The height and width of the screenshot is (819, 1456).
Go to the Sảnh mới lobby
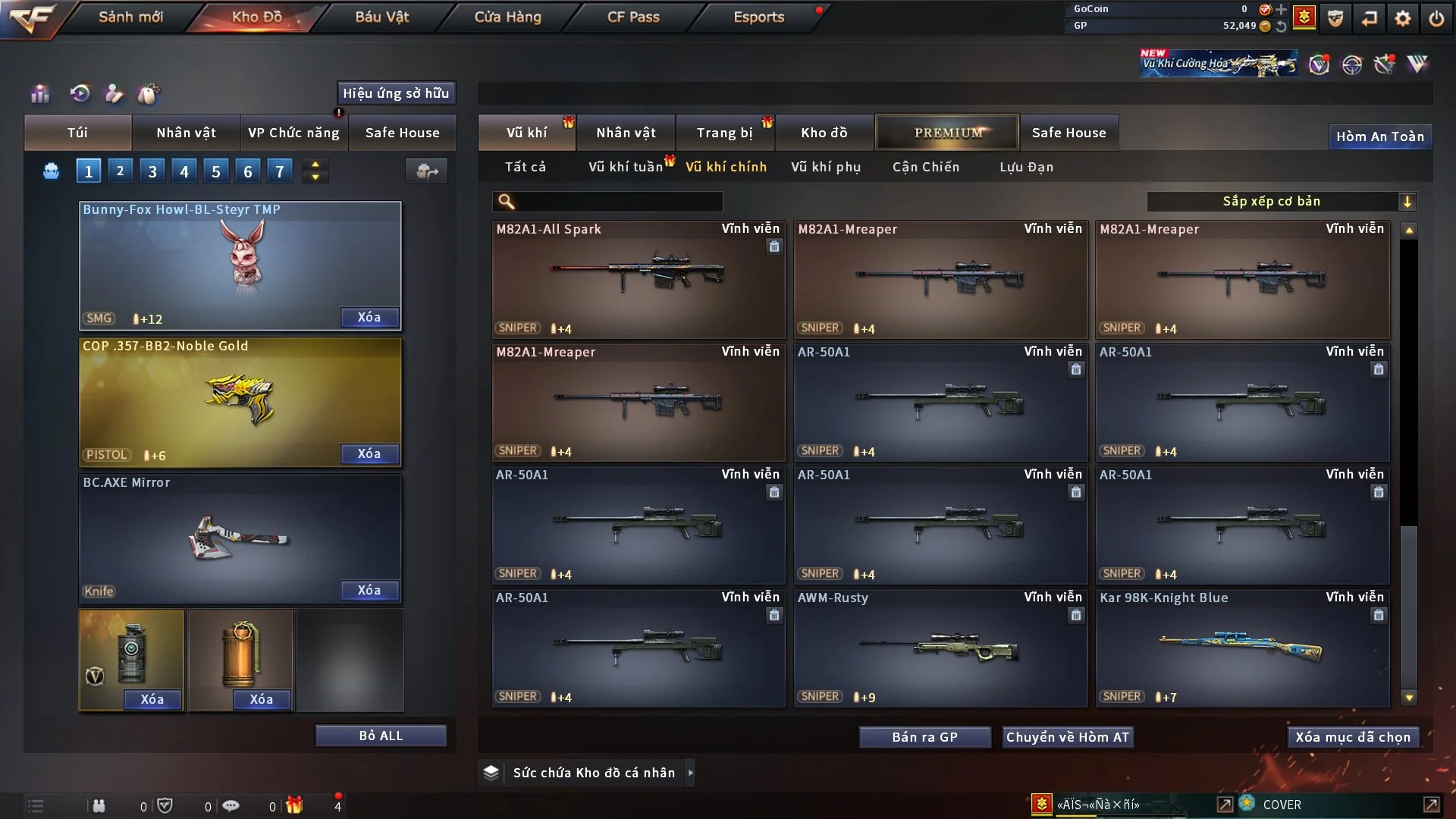point(130,17)
